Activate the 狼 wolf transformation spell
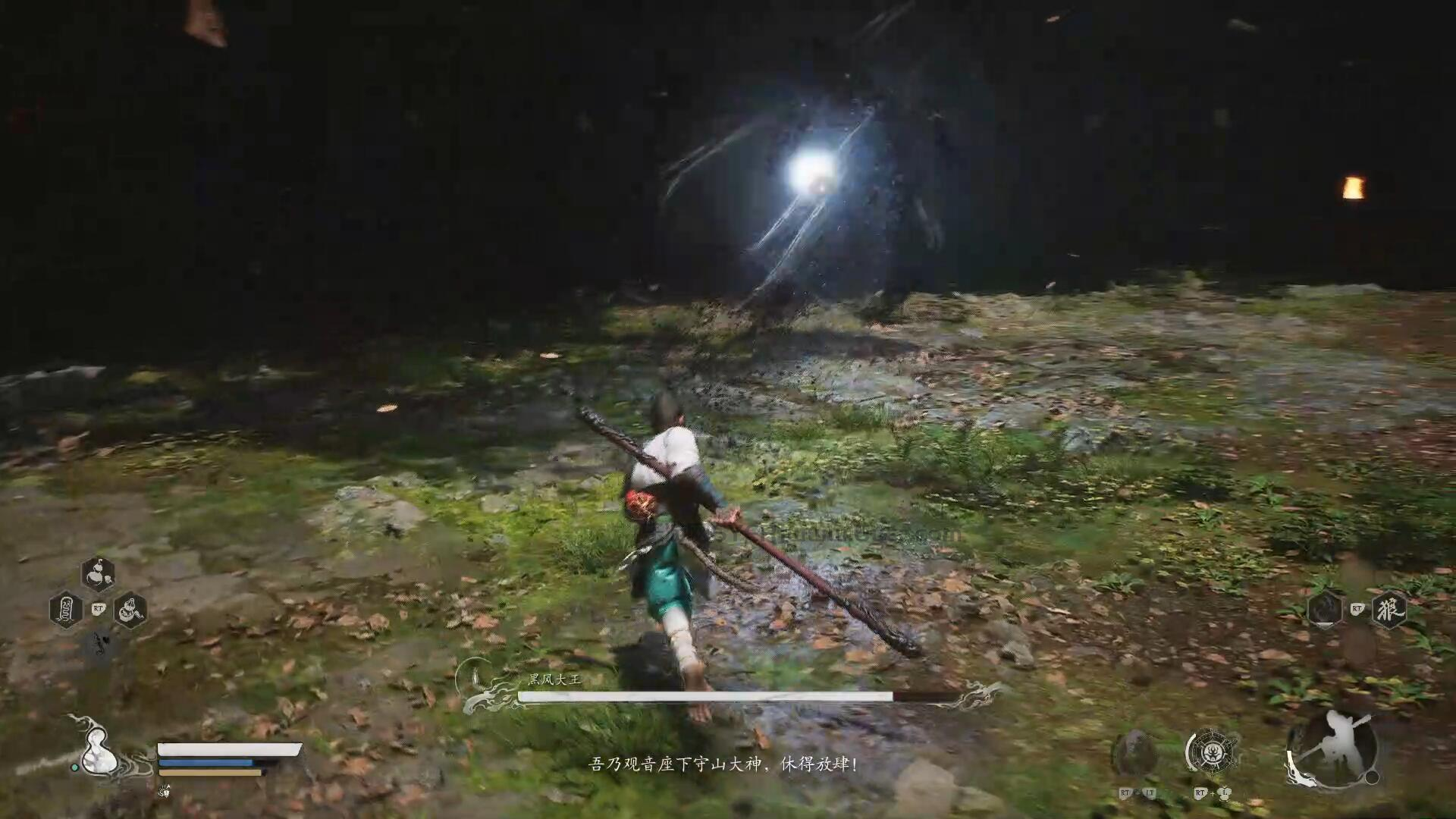The width and height of the screenshot is (1456, 819). pos(1389,609)
